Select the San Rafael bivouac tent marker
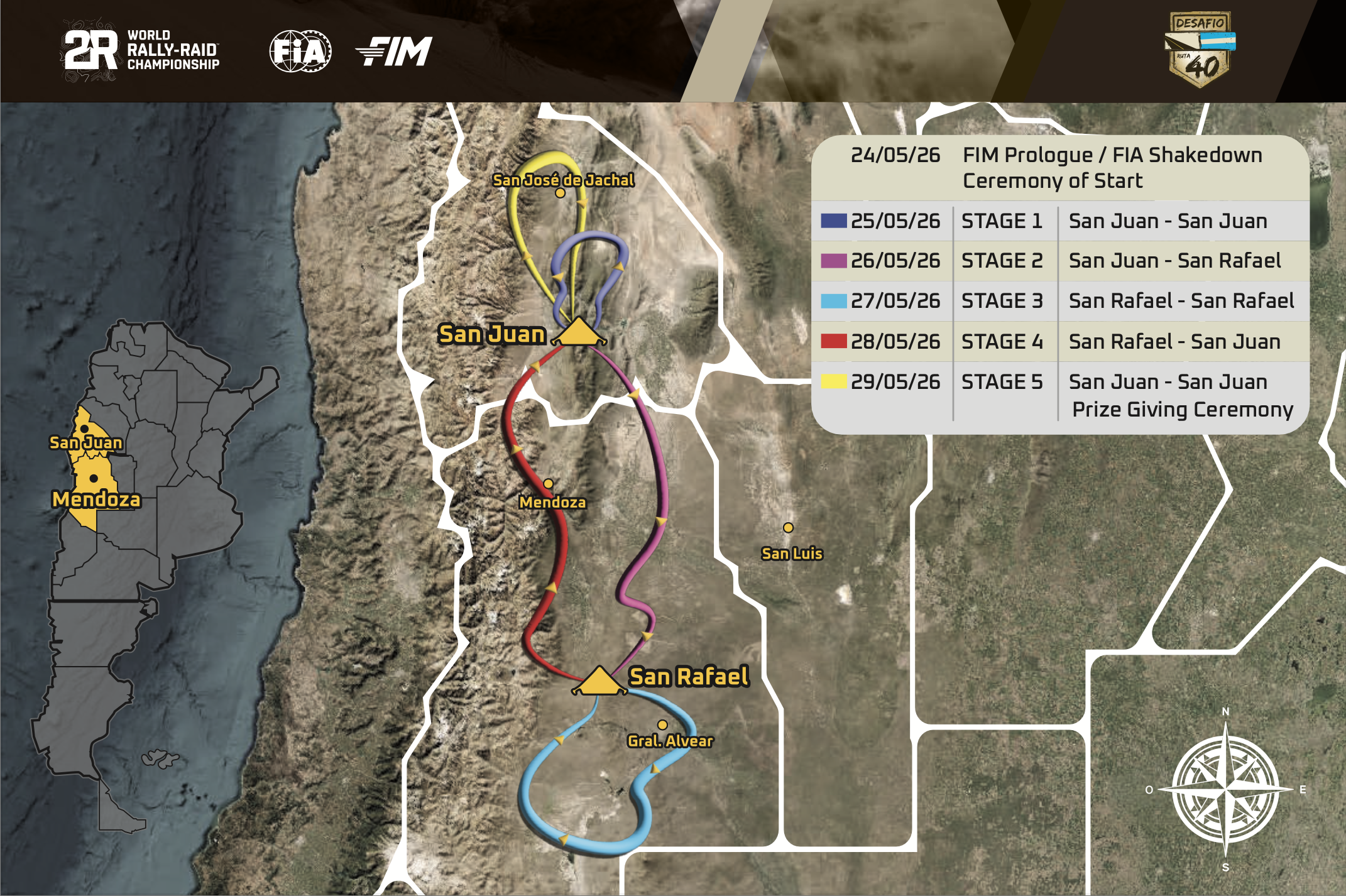 [599, 681]
